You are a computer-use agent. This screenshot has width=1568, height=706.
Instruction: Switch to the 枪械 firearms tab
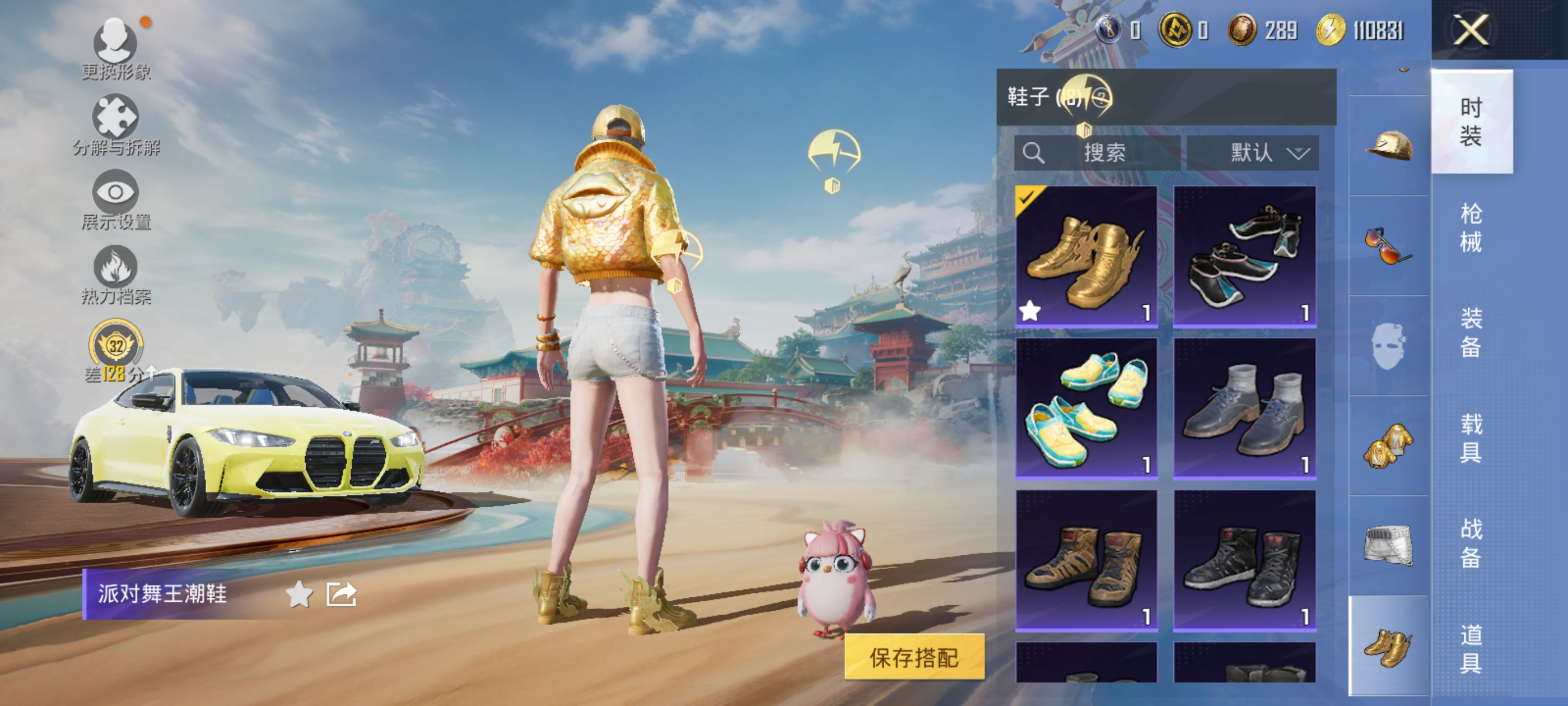1471,227
